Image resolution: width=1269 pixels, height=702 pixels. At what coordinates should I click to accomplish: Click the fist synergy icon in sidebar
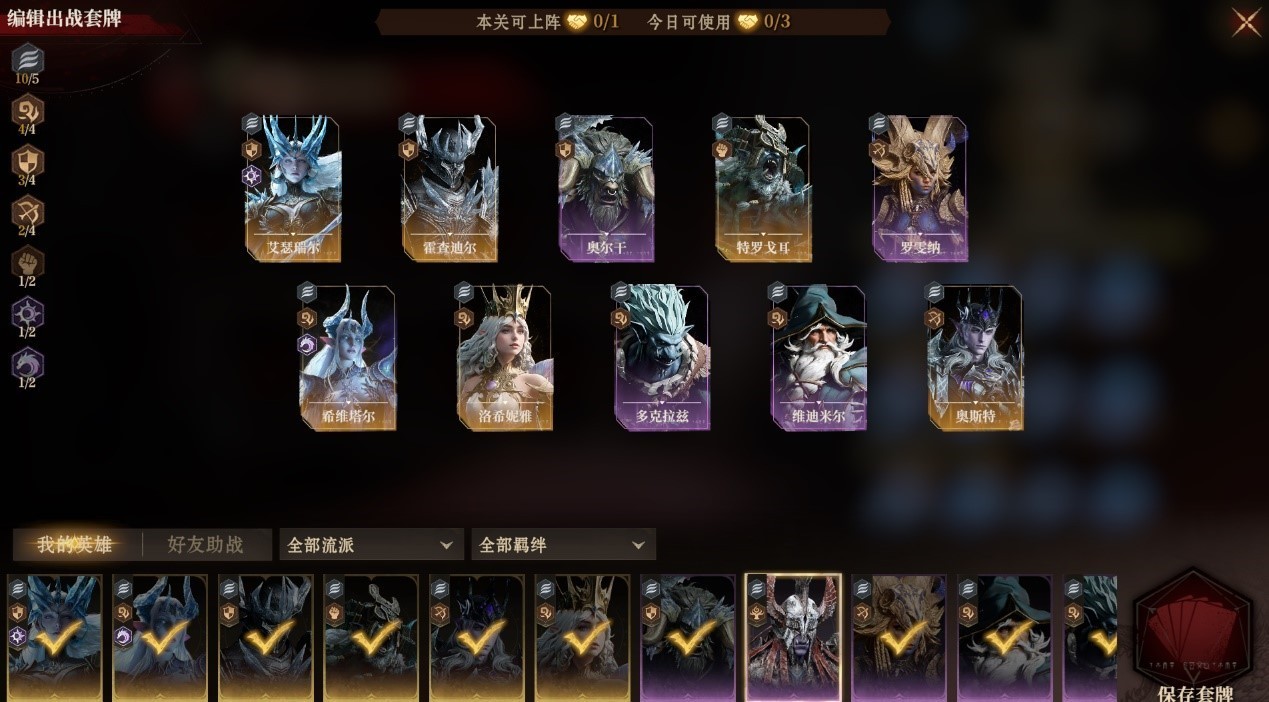(27, 263)
